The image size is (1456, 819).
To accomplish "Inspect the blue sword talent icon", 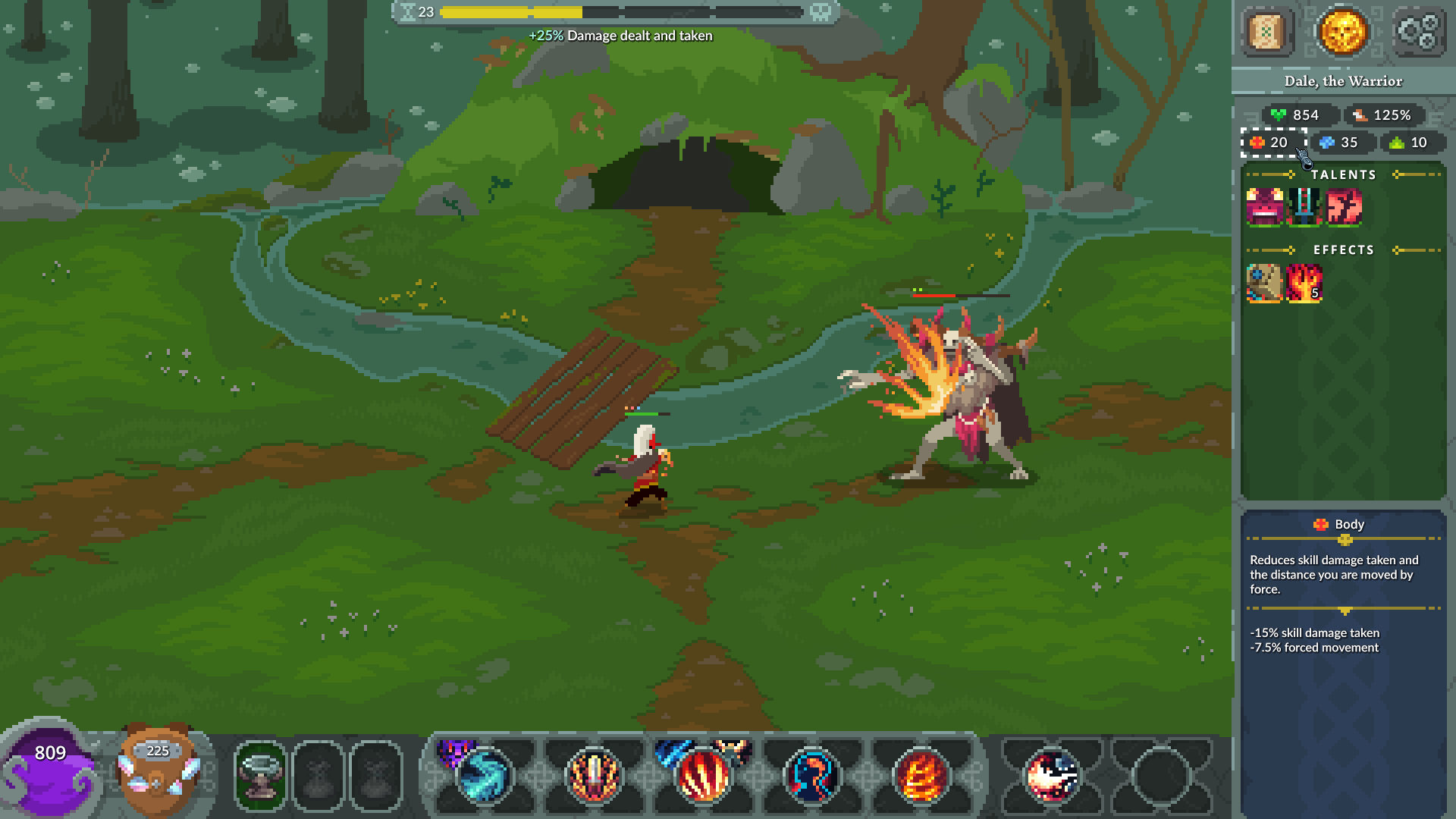I will tap(1304, 207).
